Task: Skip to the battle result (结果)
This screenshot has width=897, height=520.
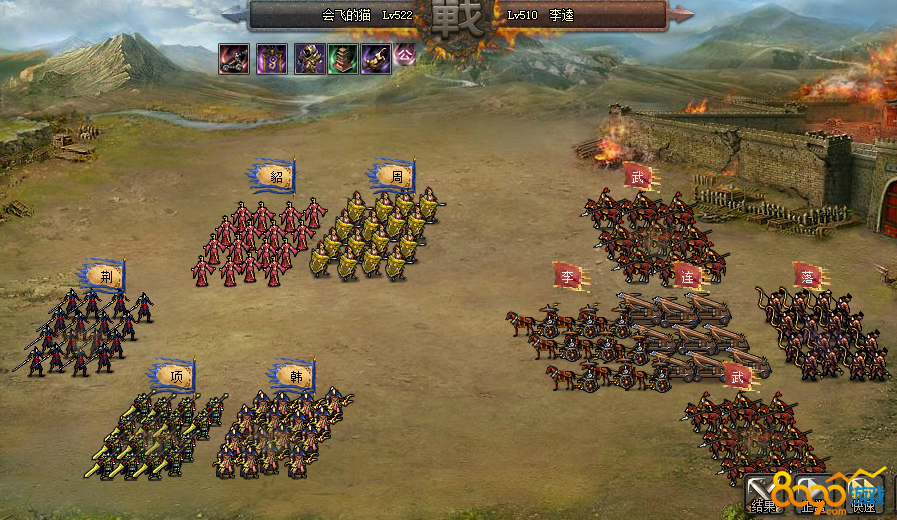Action: click(765, 496)
